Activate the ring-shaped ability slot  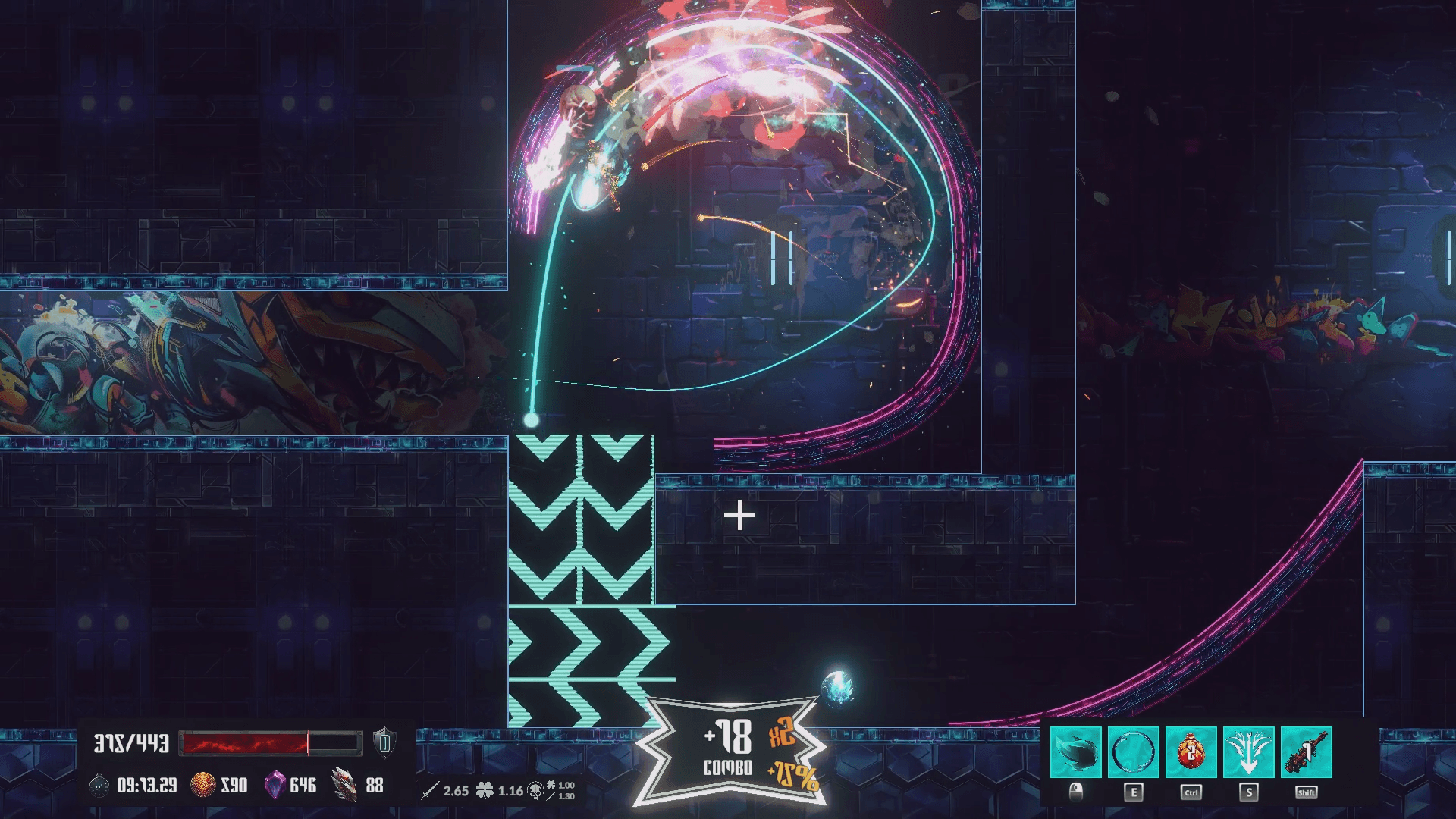(1133, 752)
